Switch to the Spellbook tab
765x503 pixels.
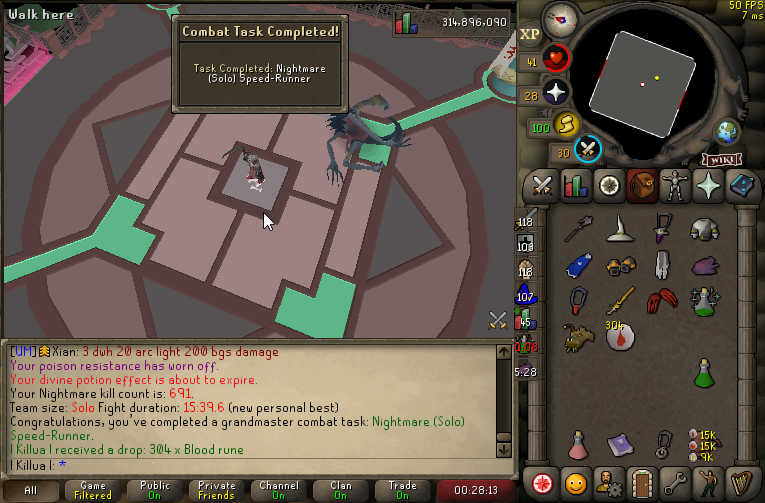[743, 186]
